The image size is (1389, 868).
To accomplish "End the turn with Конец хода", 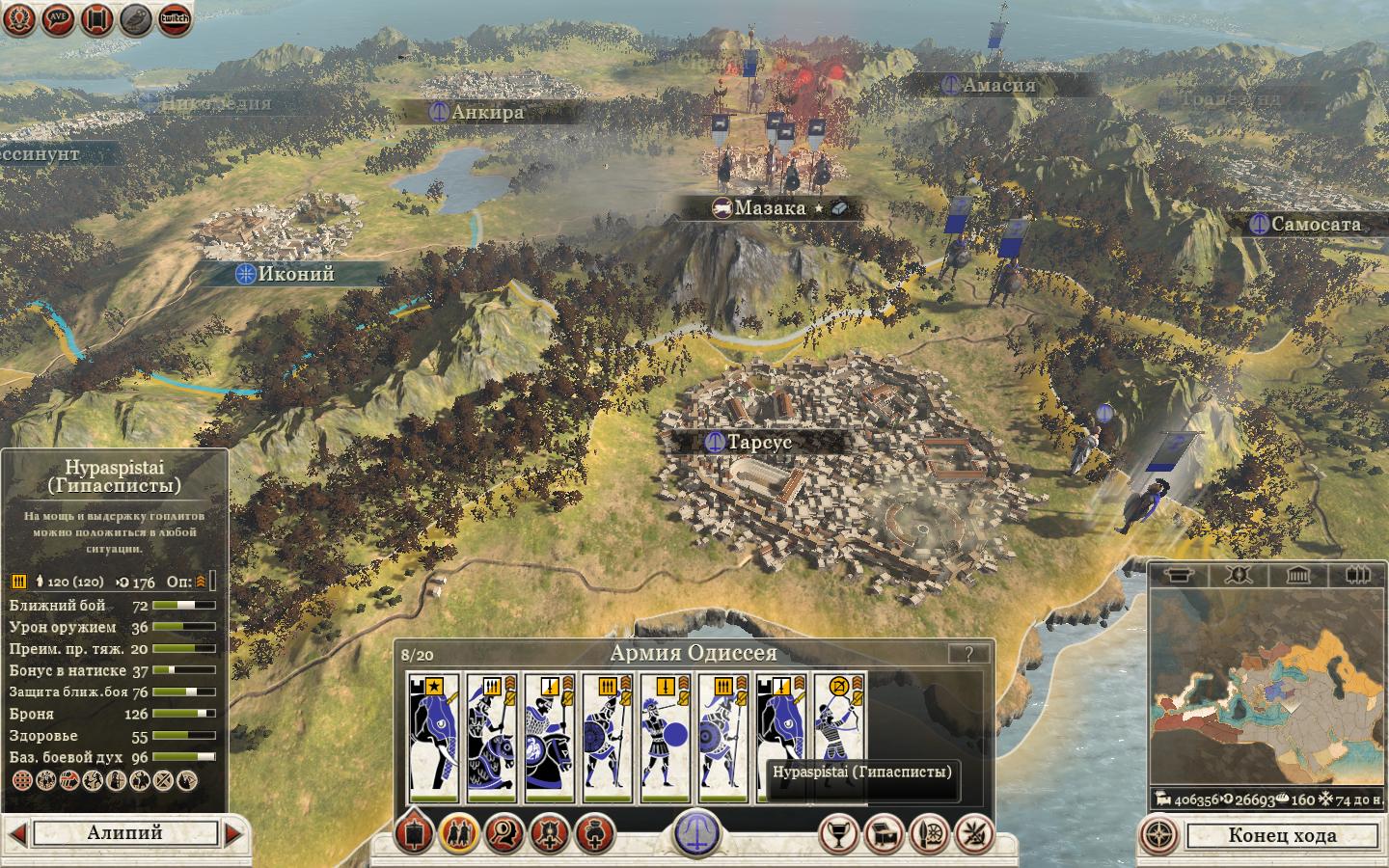I will 1281,835.
